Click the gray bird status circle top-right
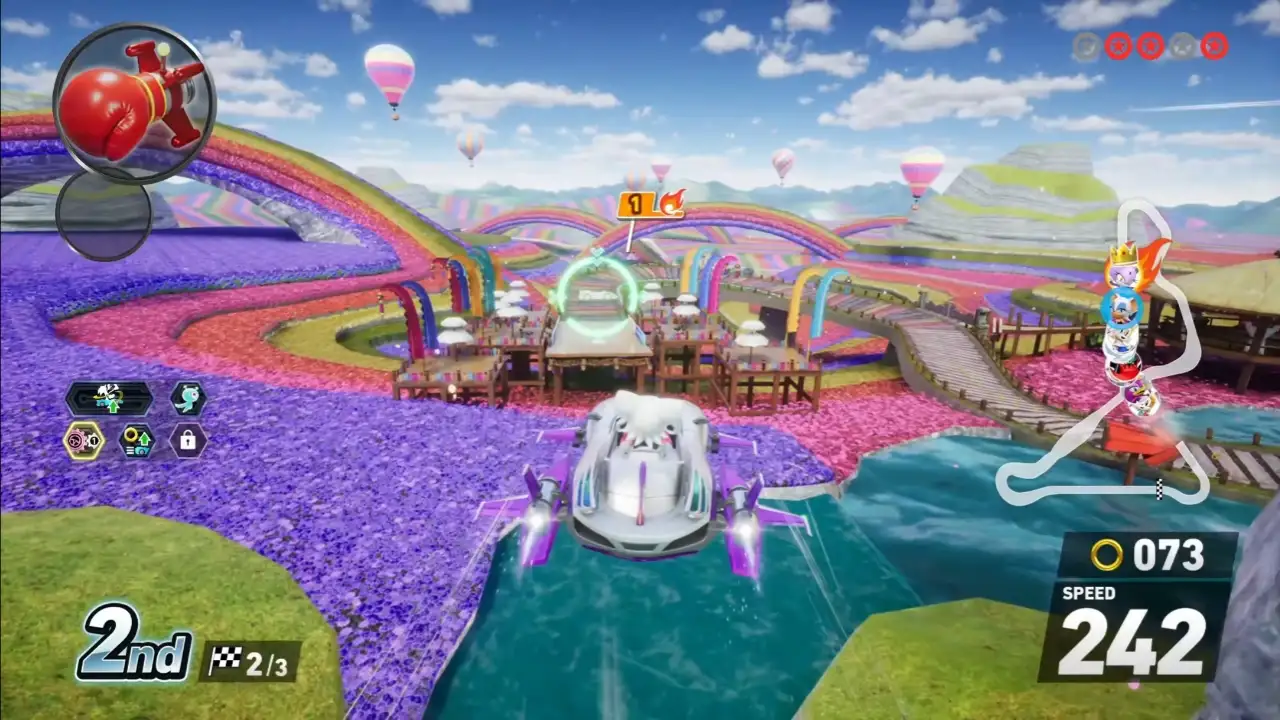This screenshot has width=1280, height=720. click(1183, 45)
